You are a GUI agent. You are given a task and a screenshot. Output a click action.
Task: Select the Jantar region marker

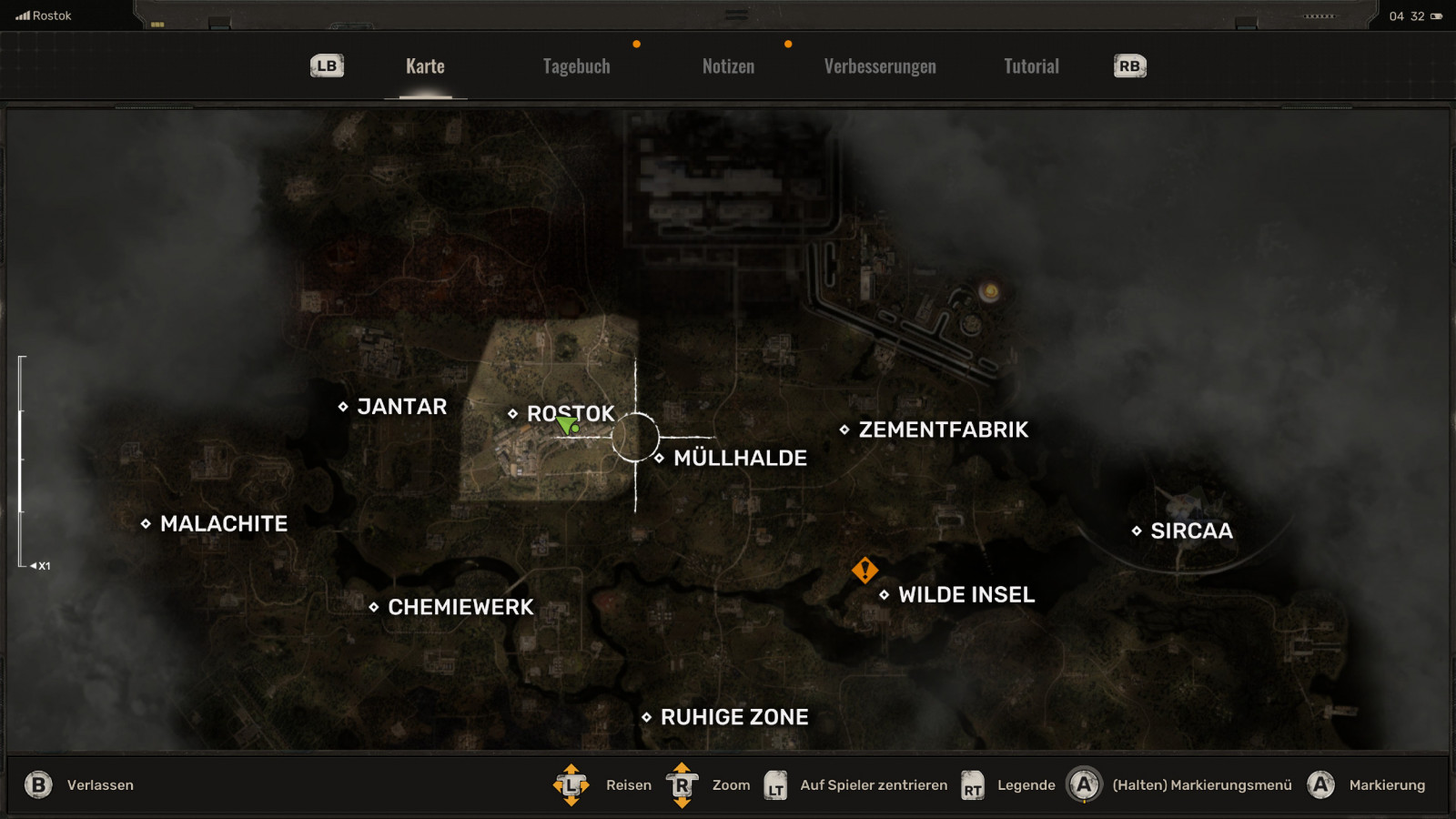pos(343,407)
